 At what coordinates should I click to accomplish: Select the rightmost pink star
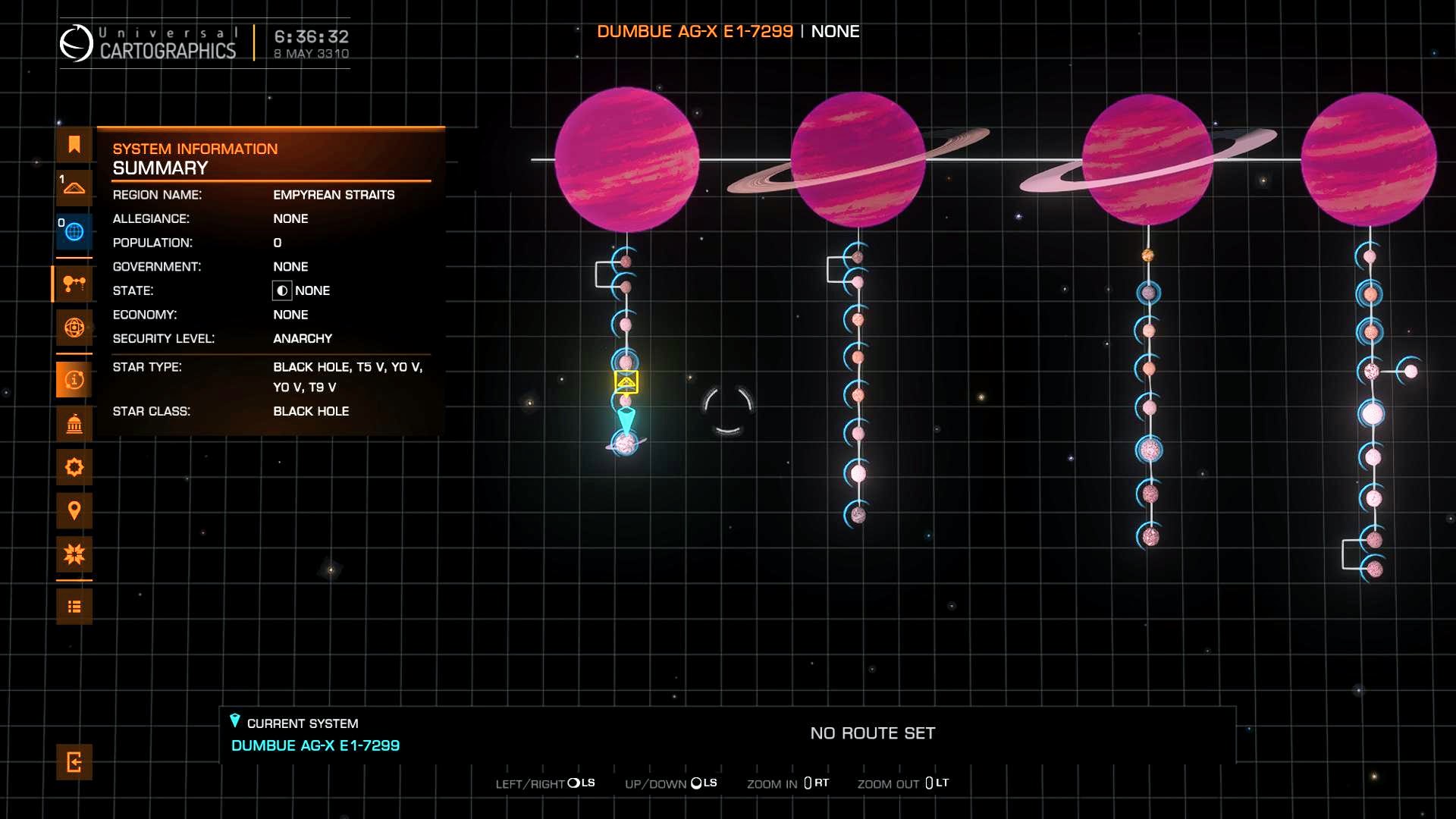click(x=1369, y=159)
